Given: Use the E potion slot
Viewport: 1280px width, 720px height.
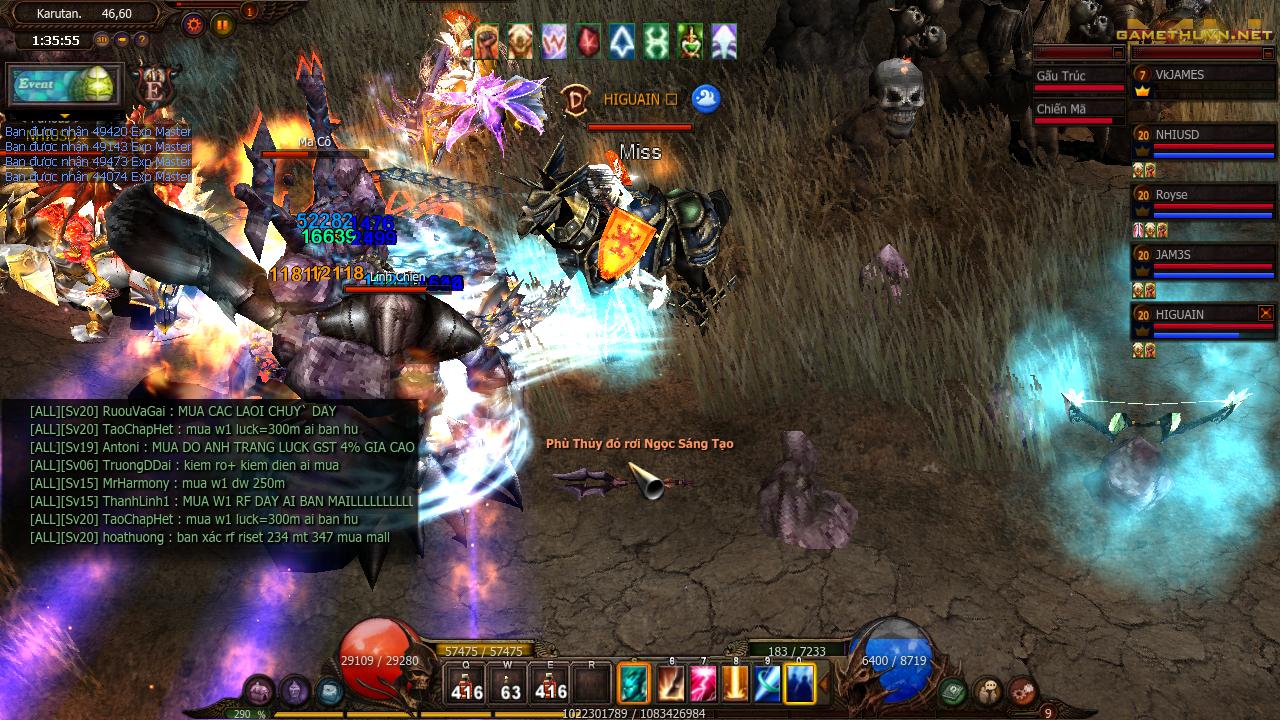Looking at the screenshot, I should click(x=551, y=684).
